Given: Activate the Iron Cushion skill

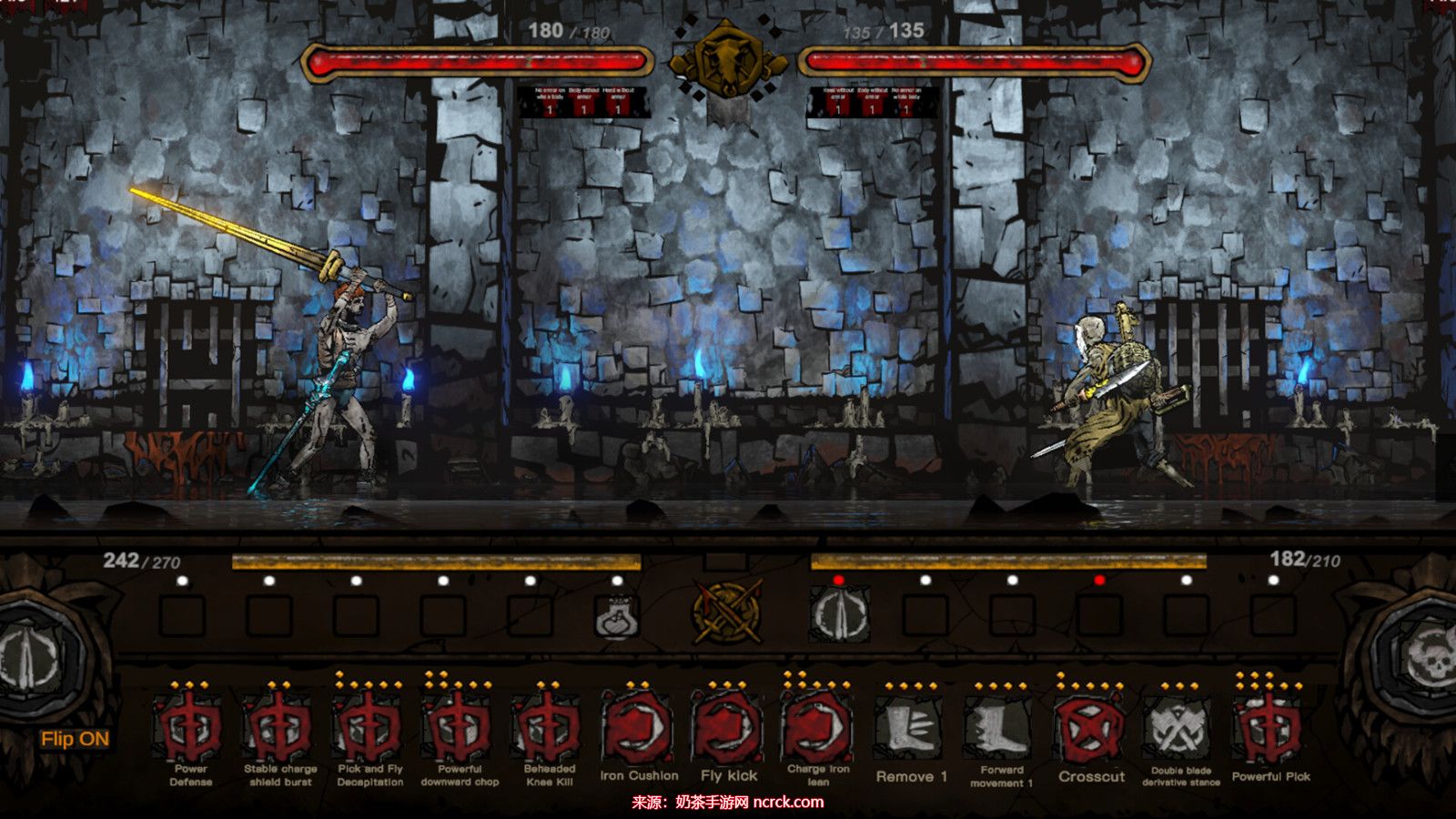Looking at the screenshot, I should tap(639, 728).
